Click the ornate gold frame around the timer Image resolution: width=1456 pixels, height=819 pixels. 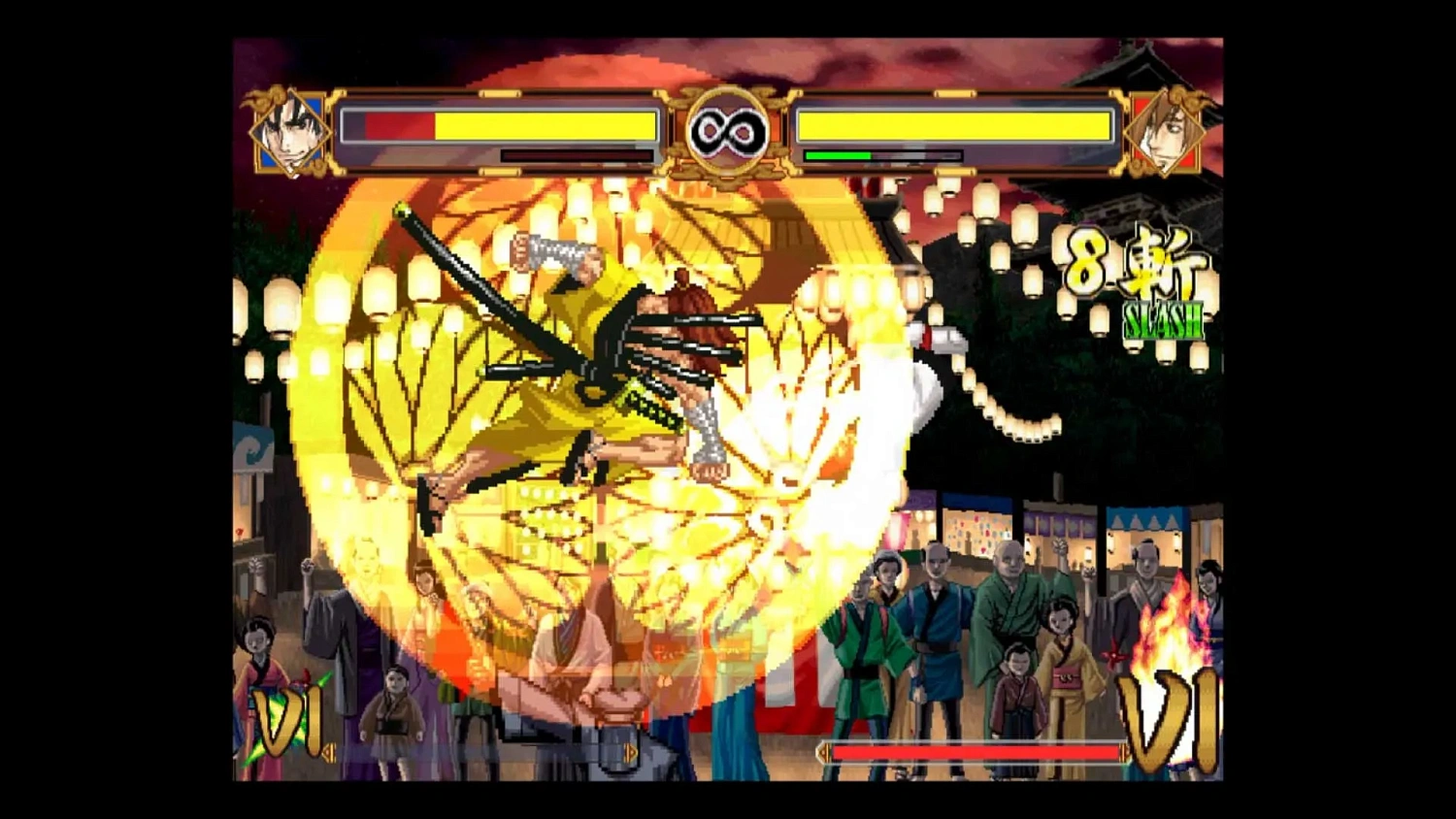(x=728, y=92)
